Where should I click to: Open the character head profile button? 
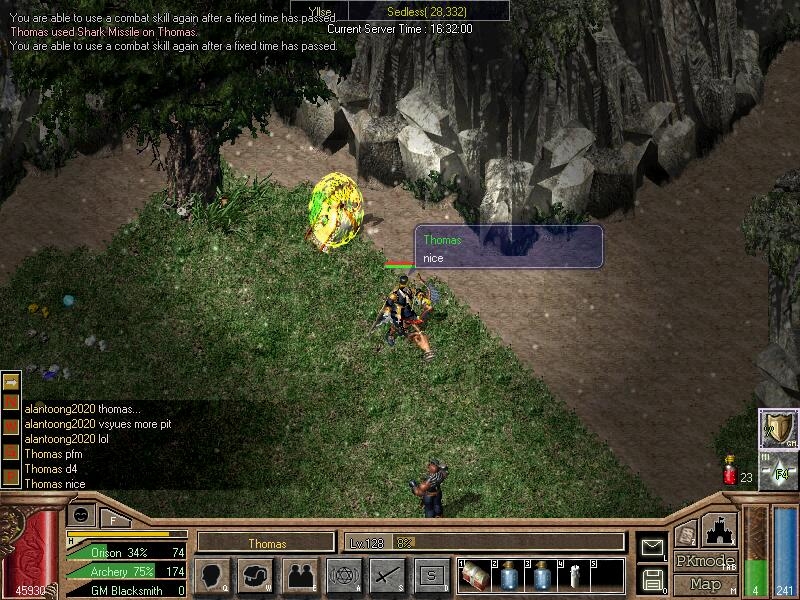(x=212, y=575)
